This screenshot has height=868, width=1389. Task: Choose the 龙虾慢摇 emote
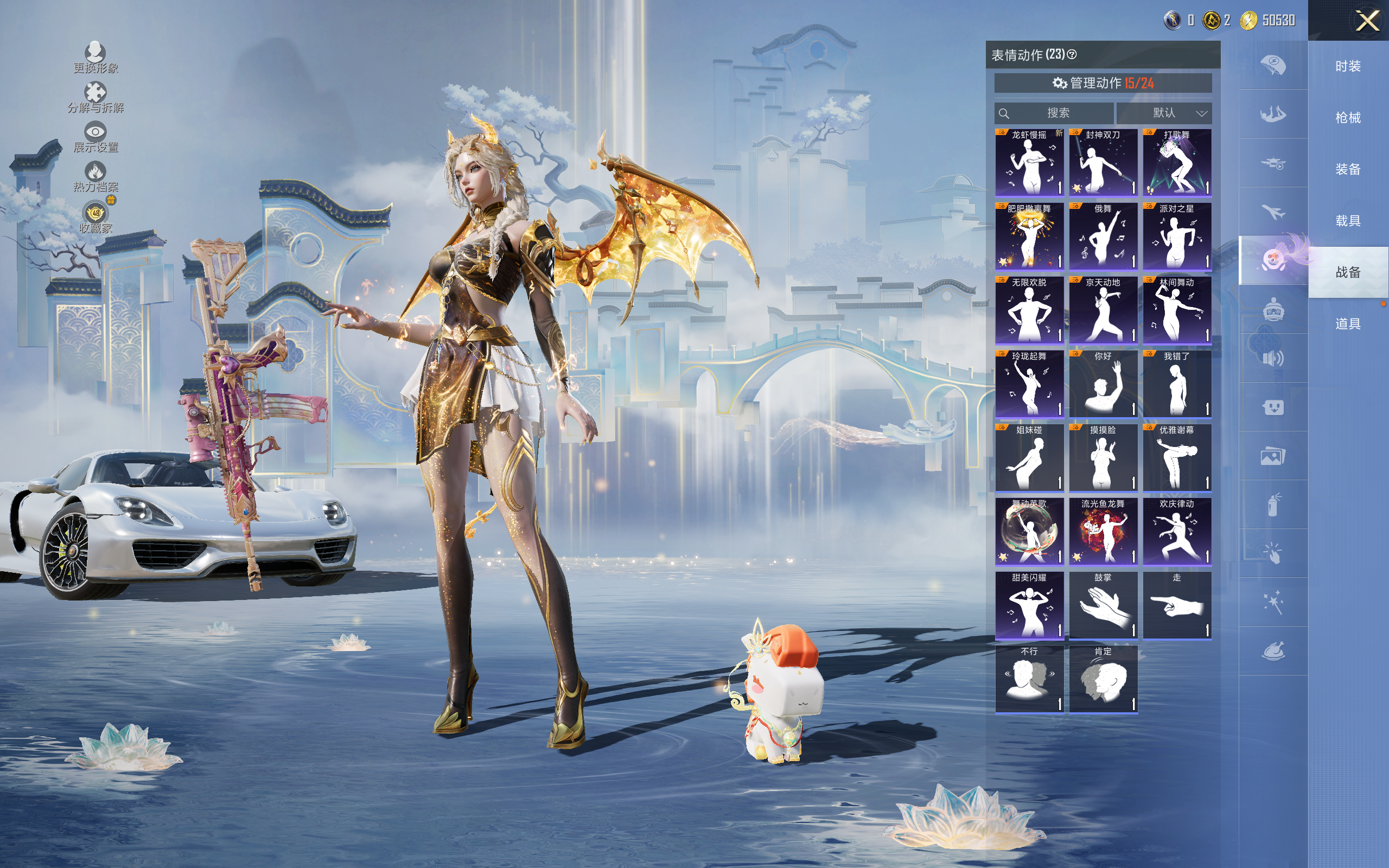coord(1029,162)
